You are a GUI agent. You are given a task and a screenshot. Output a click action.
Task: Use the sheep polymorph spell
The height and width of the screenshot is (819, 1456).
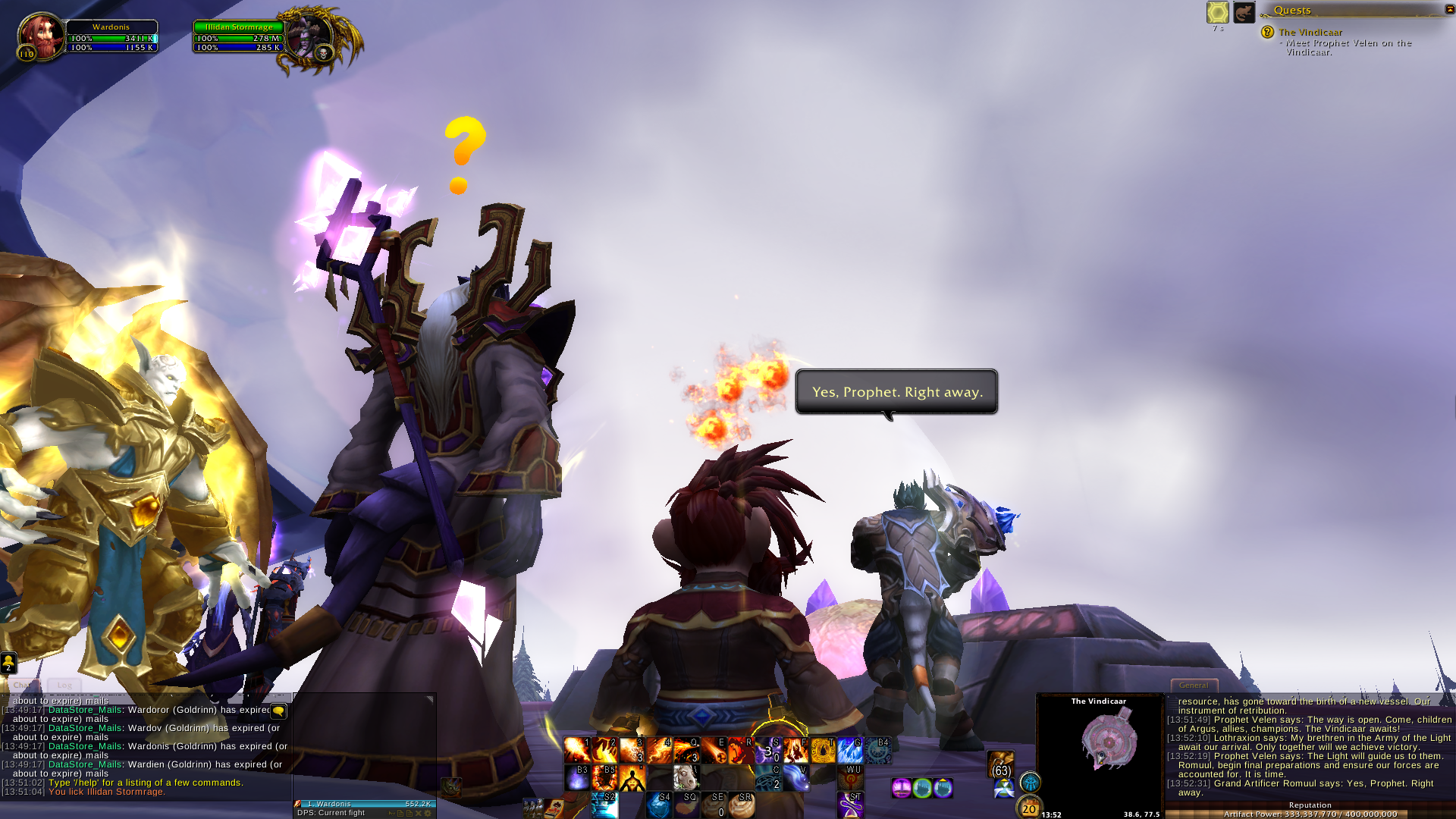tap(686, 777)
